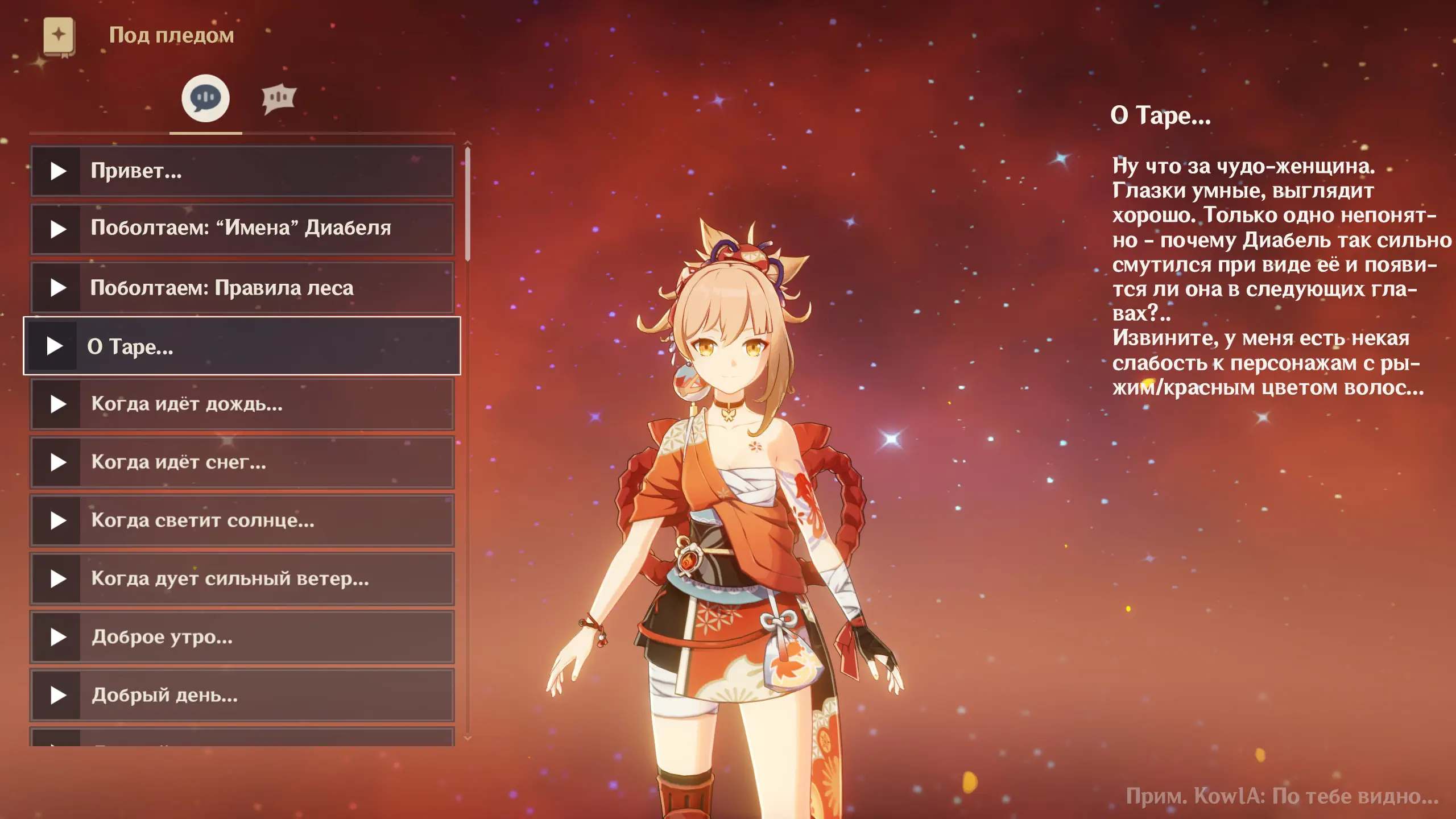Play the "Доброе утро..." greeting
This screenshot has height=819, width=1456.
57,637
